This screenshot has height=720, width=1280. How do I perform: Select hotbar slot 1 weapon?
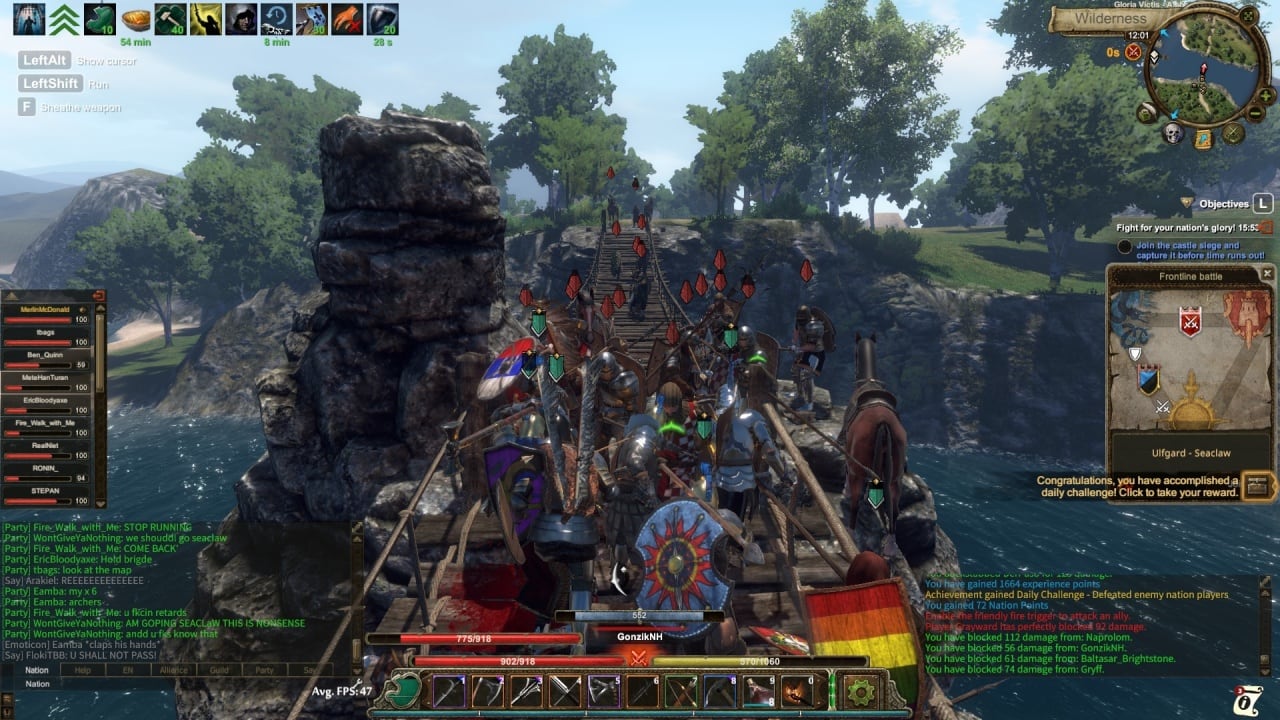[449, 691]
